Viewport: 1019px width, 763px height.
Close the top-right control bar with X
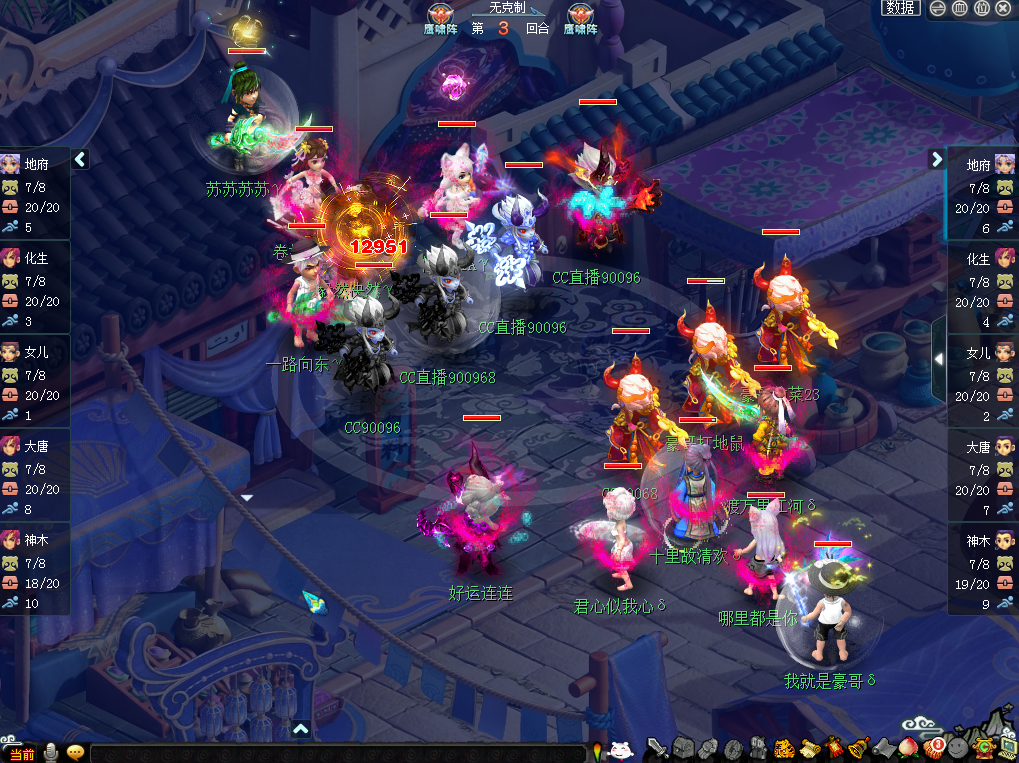click(x=1003, y=8)
